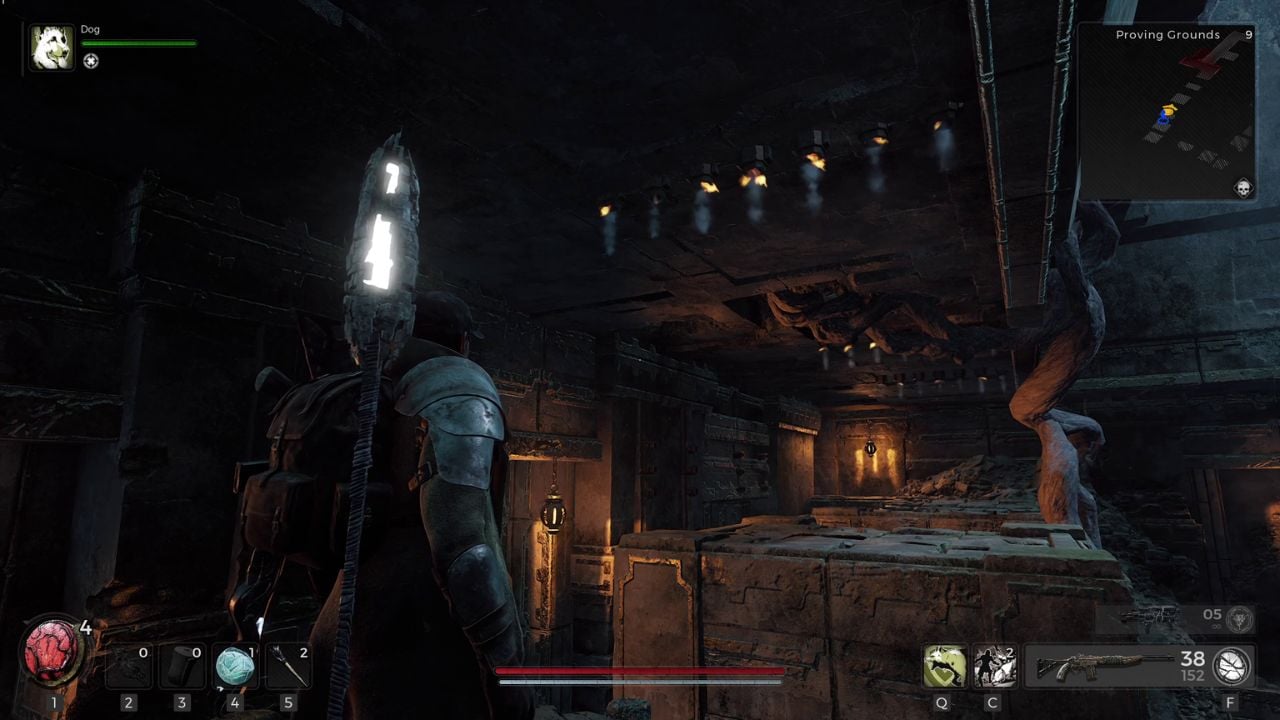This screenshot has width=1280, height=720.
Task: Click the circular weapon mod icon beside the ammo count
Action: 1233,666
